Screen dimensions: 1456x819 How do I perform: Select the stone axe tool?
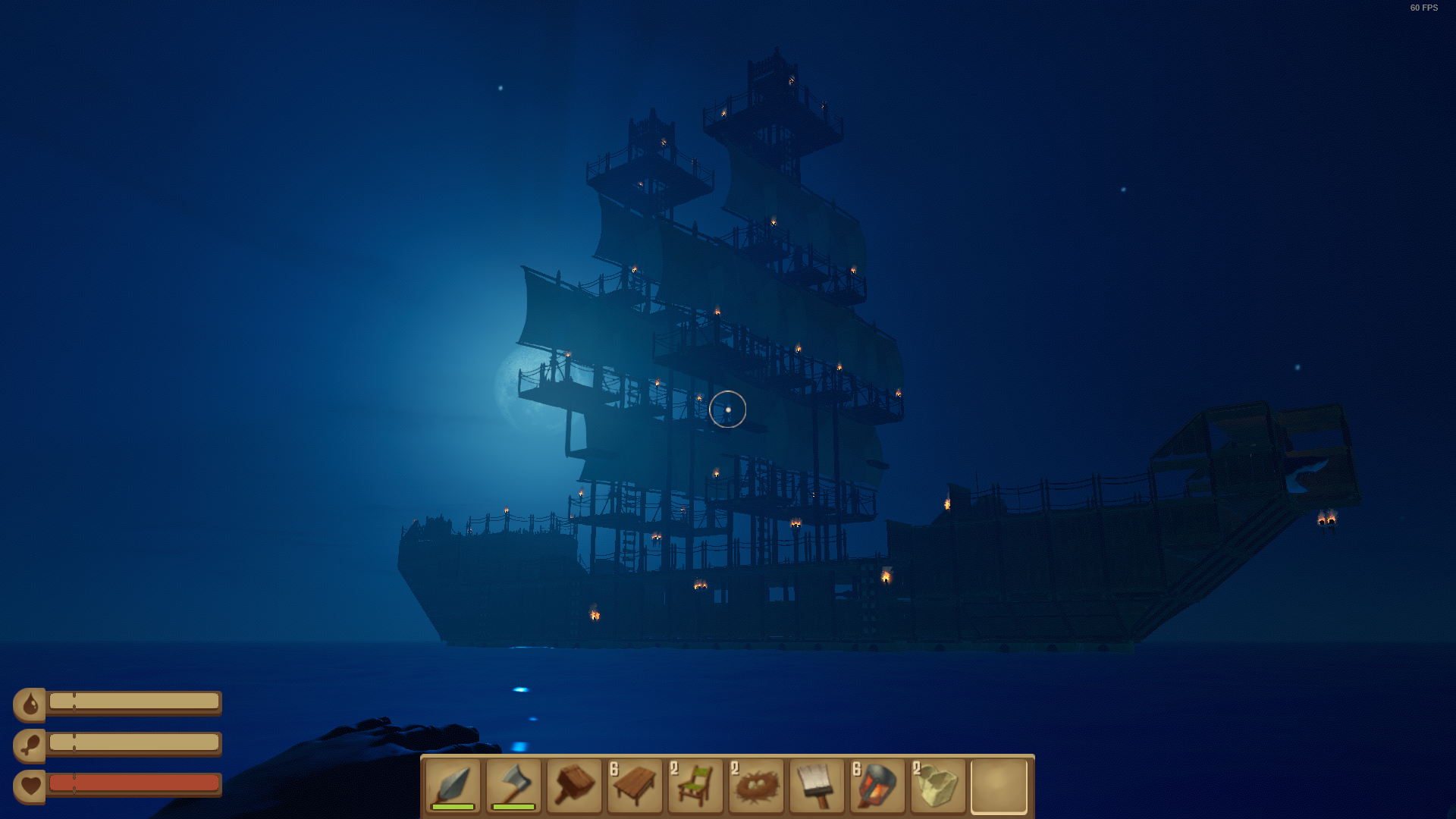pyautogui.click(x=513, y=785)
